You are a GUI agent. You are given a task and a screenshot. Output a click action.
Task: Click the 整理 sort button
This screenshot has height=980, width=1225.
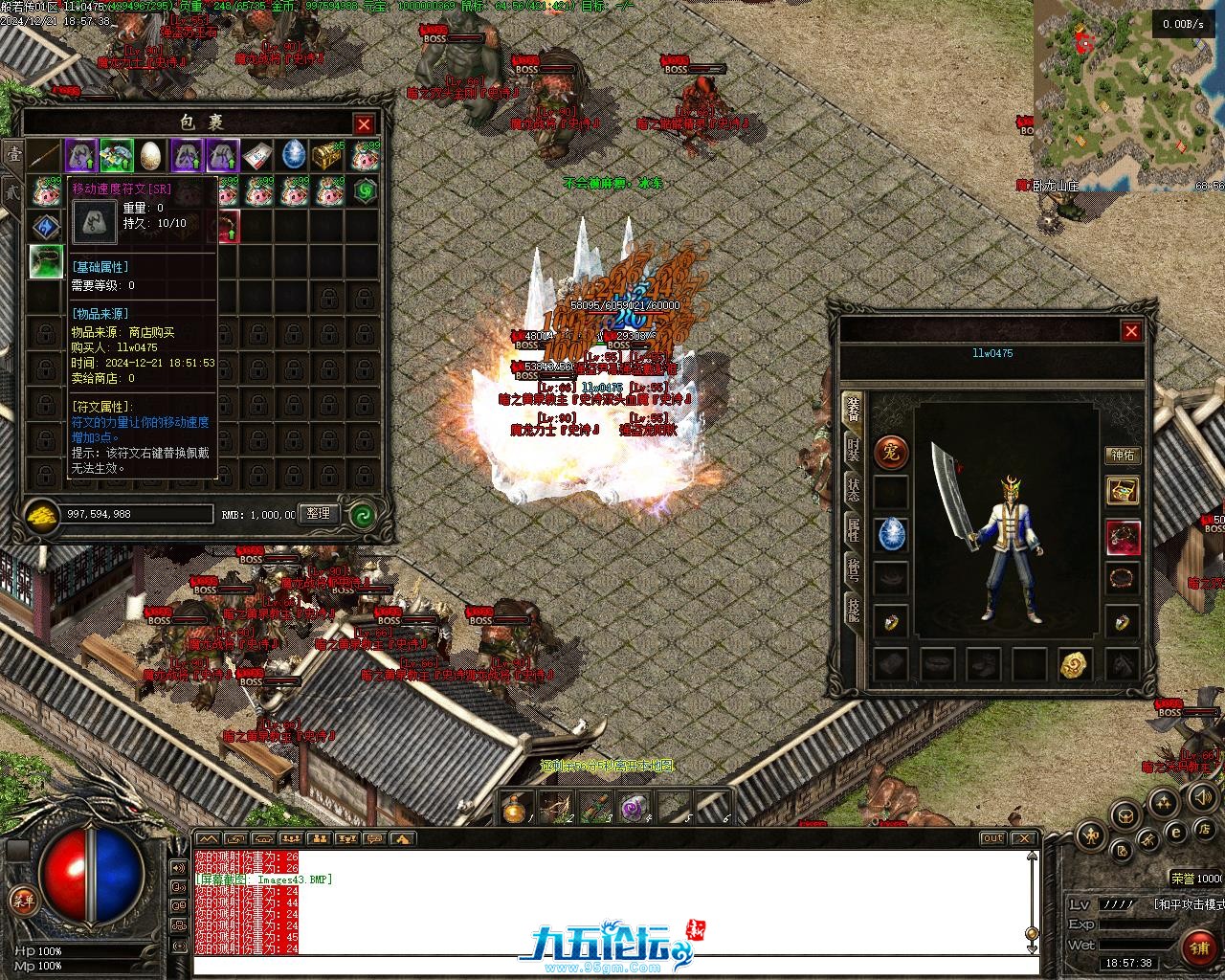tap(319, 514)
